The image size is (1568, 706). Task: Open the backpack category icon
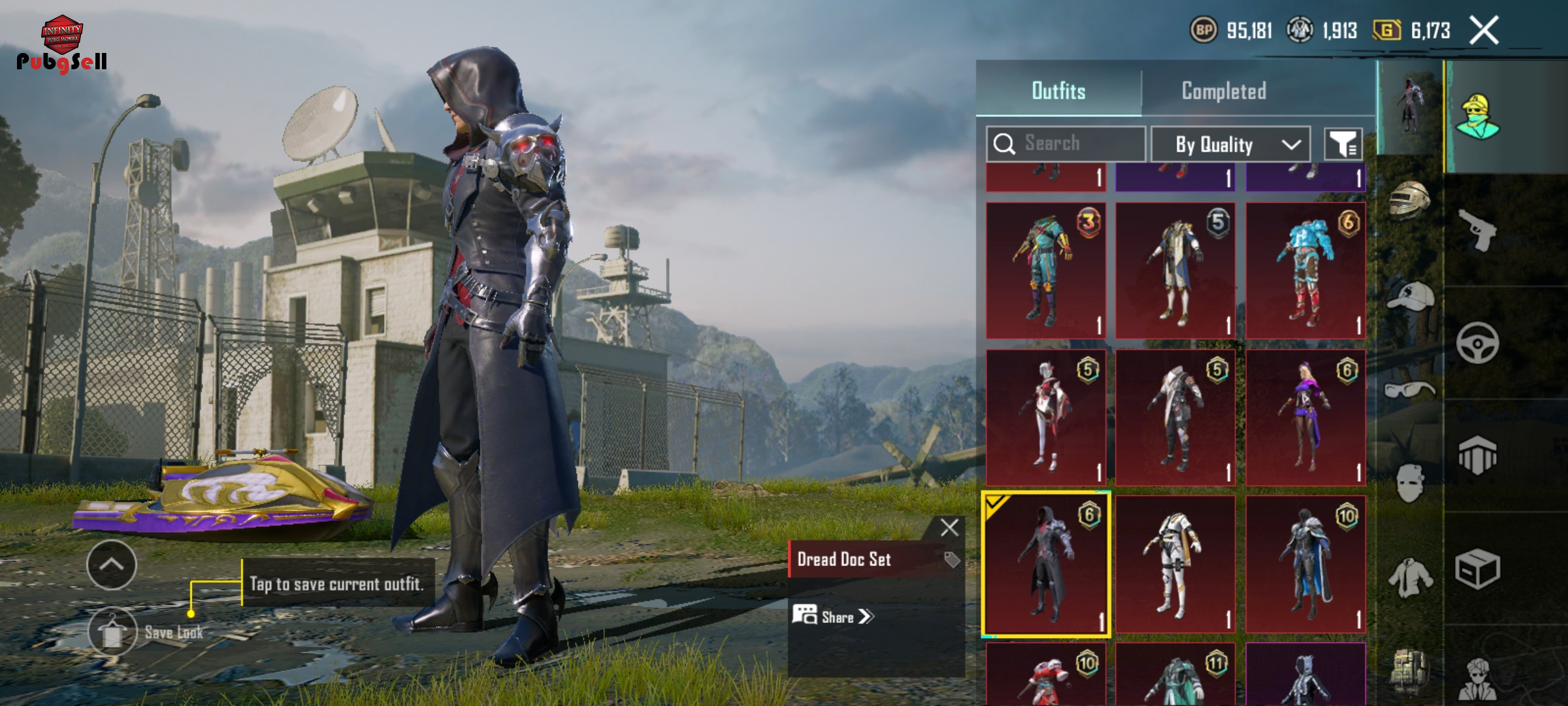point(1410,671)
